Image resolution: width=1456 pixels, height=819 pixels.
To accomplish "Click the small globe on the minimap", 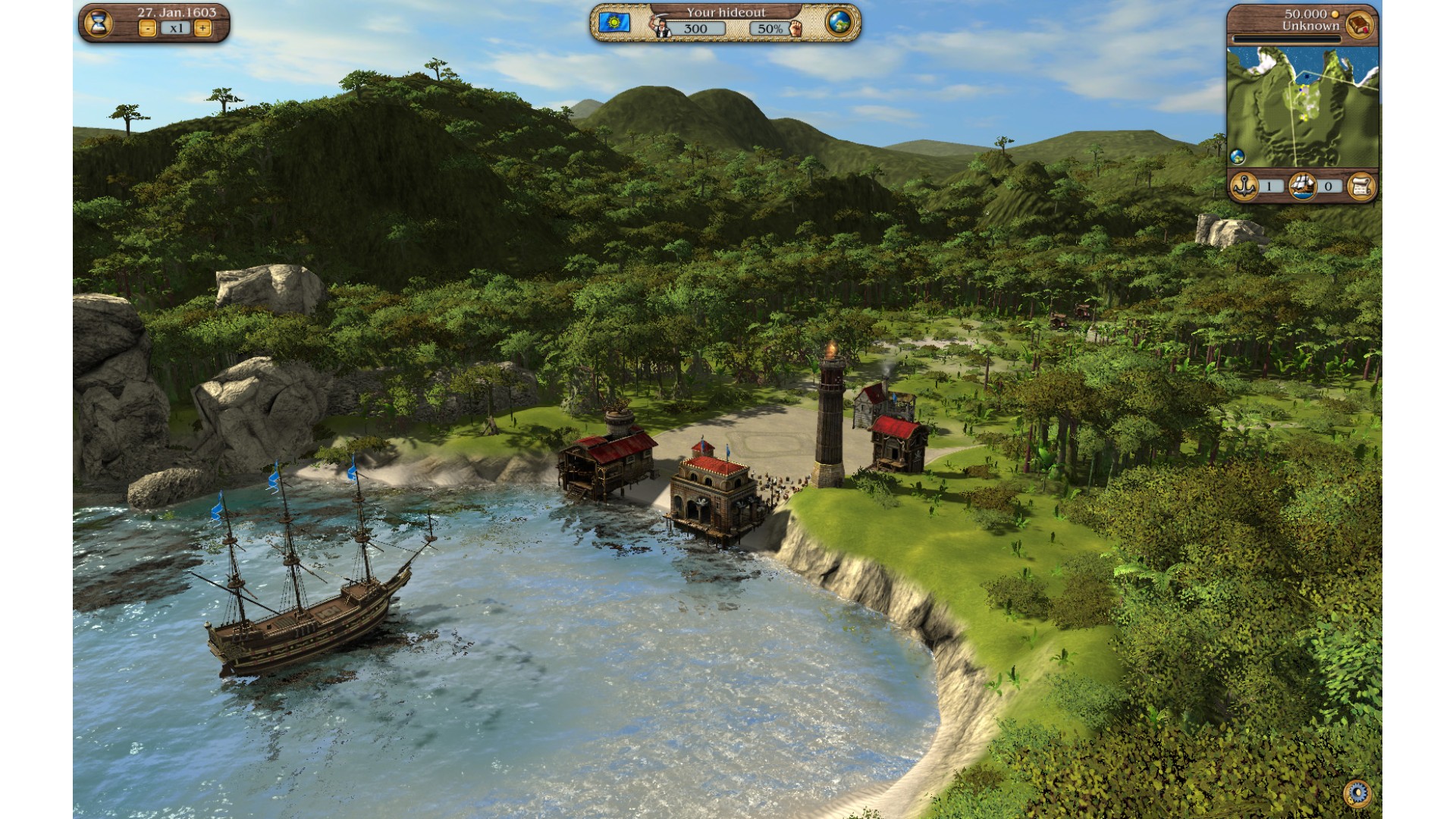I will [1238, 157].
